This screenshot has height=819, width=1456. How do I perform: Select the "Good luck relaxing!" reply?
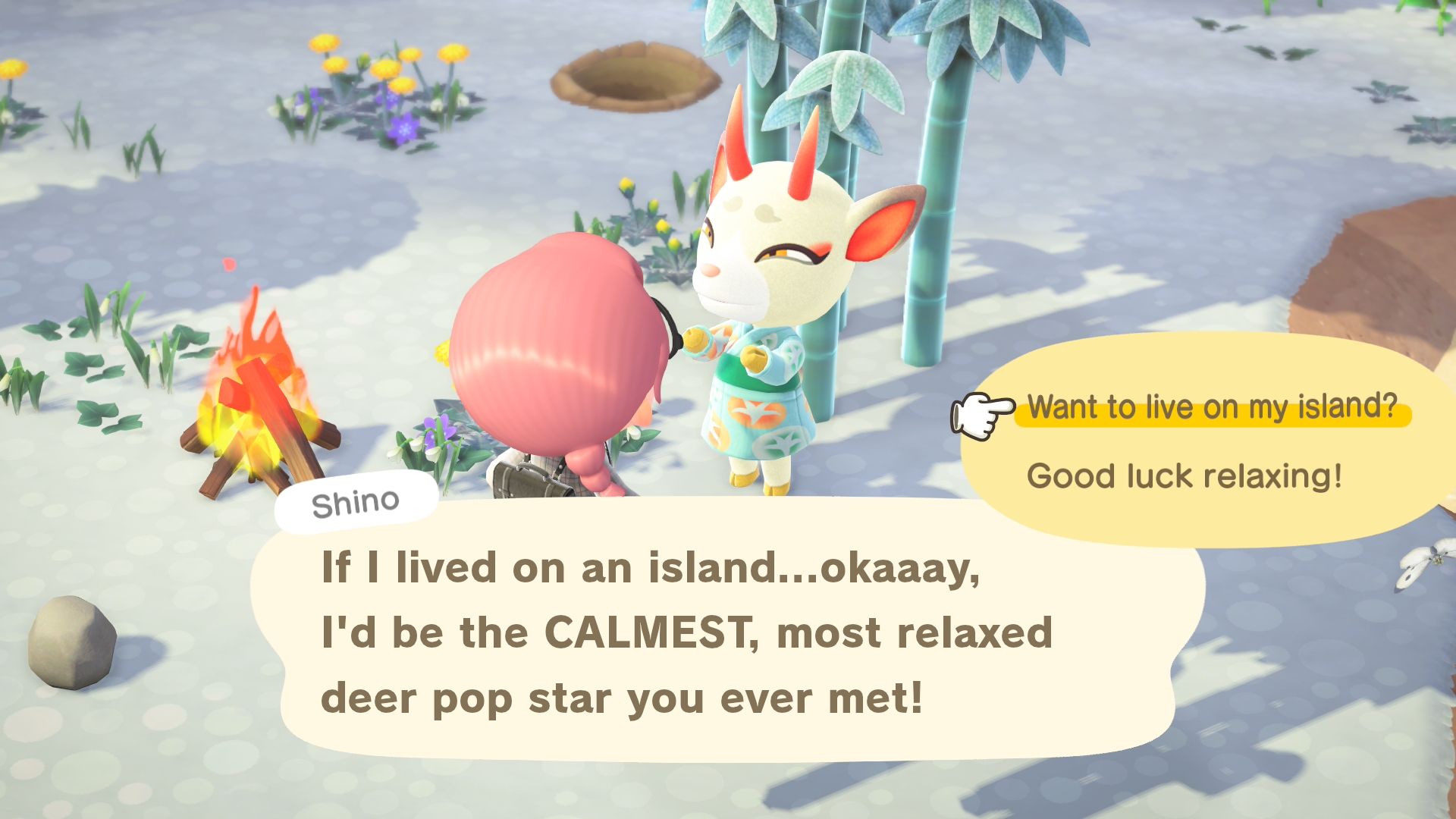coord(1184,476)
